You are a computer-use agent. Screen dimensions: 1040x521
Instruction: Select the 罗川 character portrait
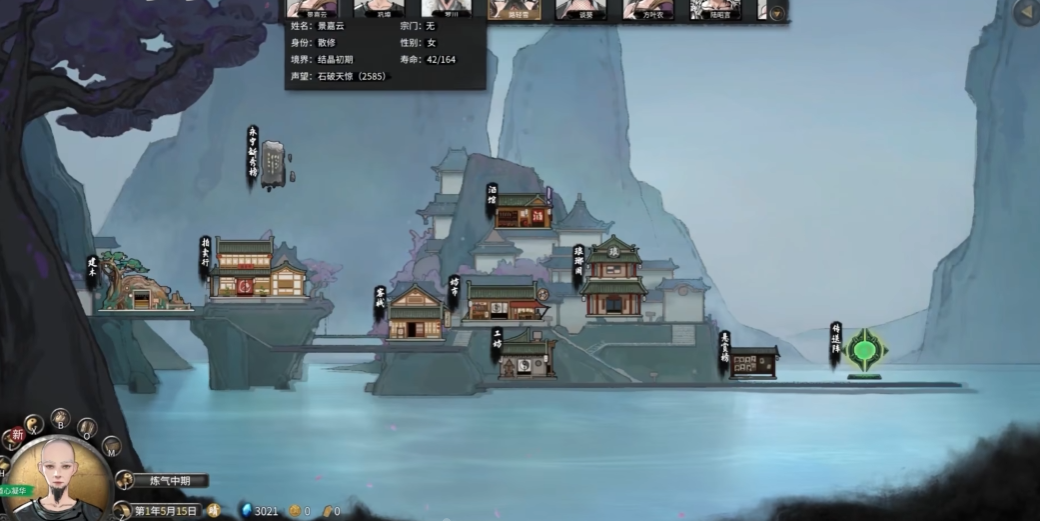coord(446,9)
